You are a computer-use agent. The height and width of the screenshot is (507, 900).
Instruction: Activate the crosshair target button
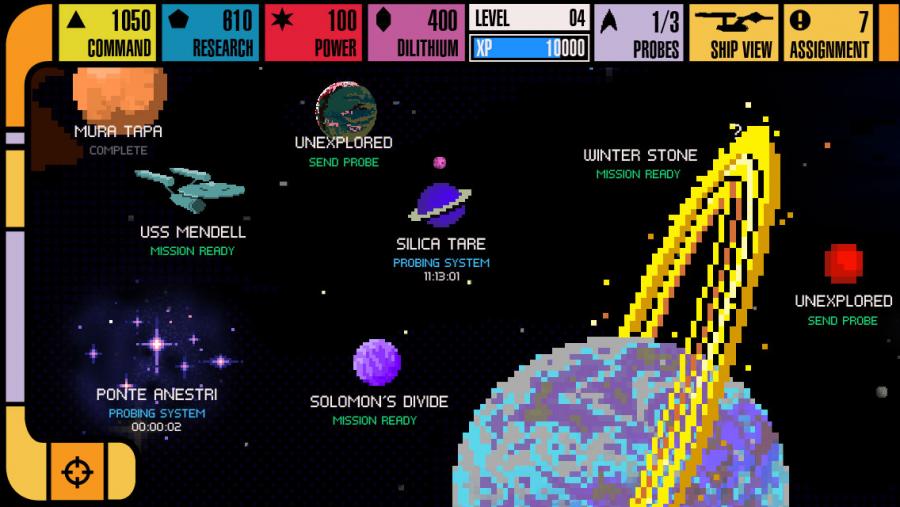point(77,472)
